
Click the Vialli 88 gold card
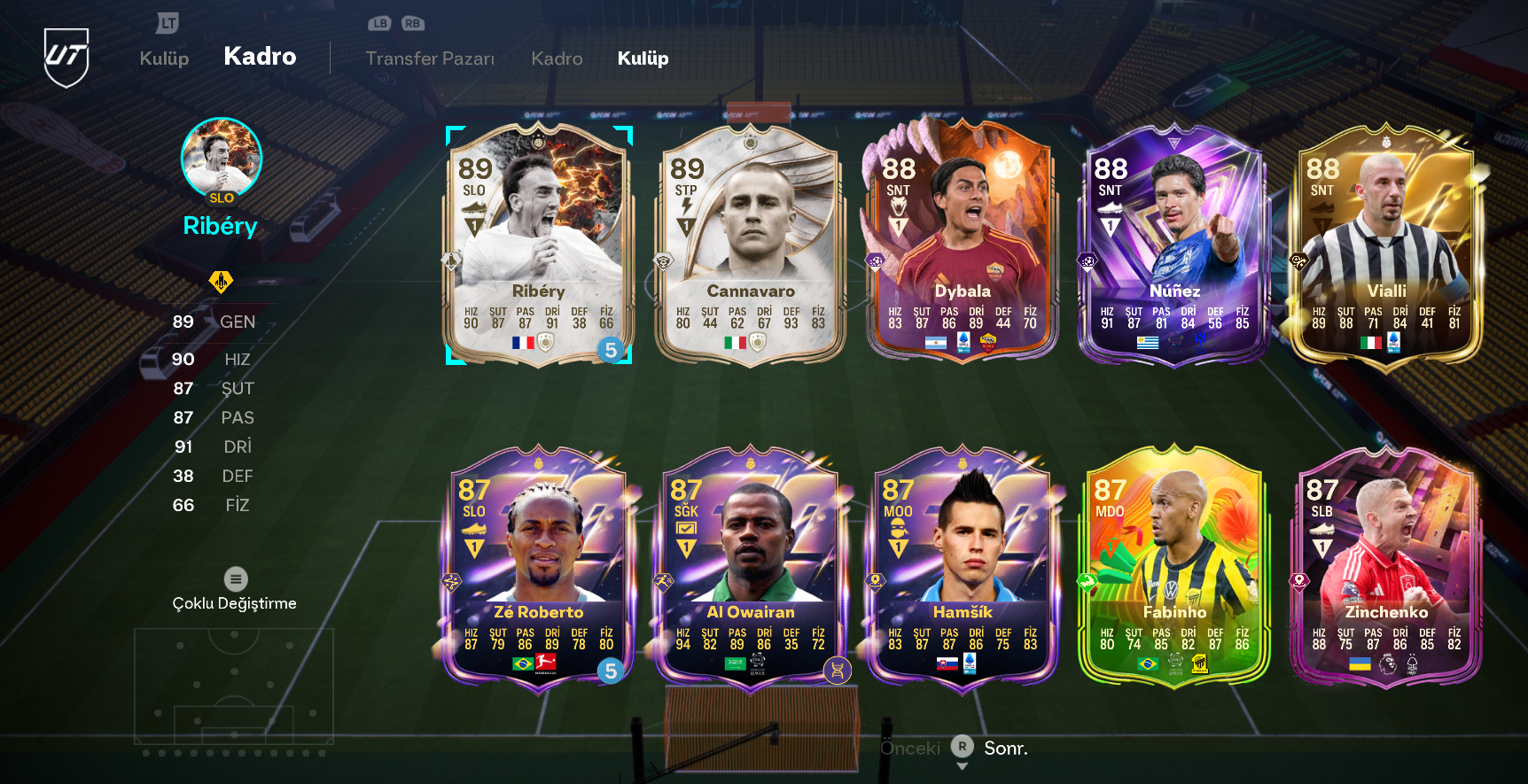(1385, 245)
